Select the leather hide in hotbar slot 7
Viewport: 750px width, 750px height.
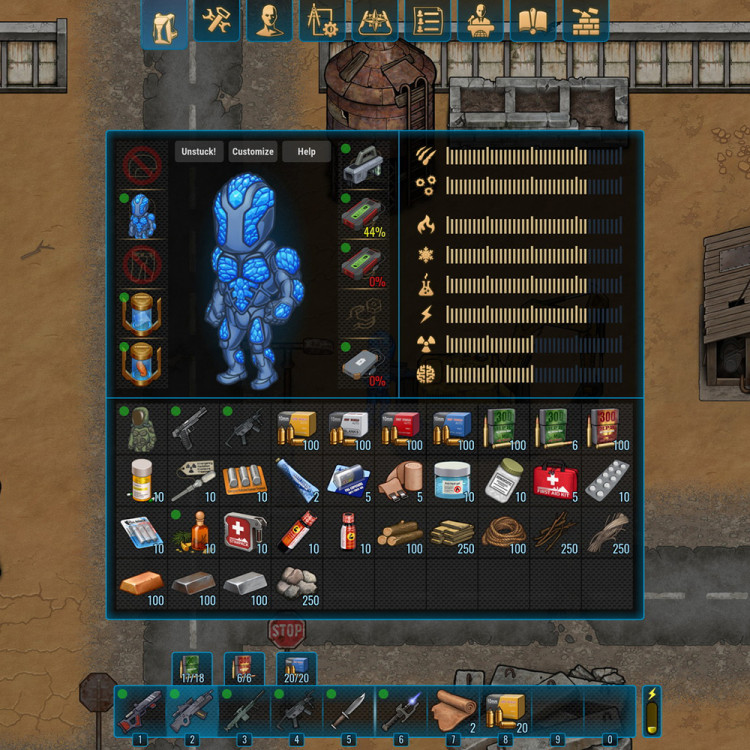(453, 711)
